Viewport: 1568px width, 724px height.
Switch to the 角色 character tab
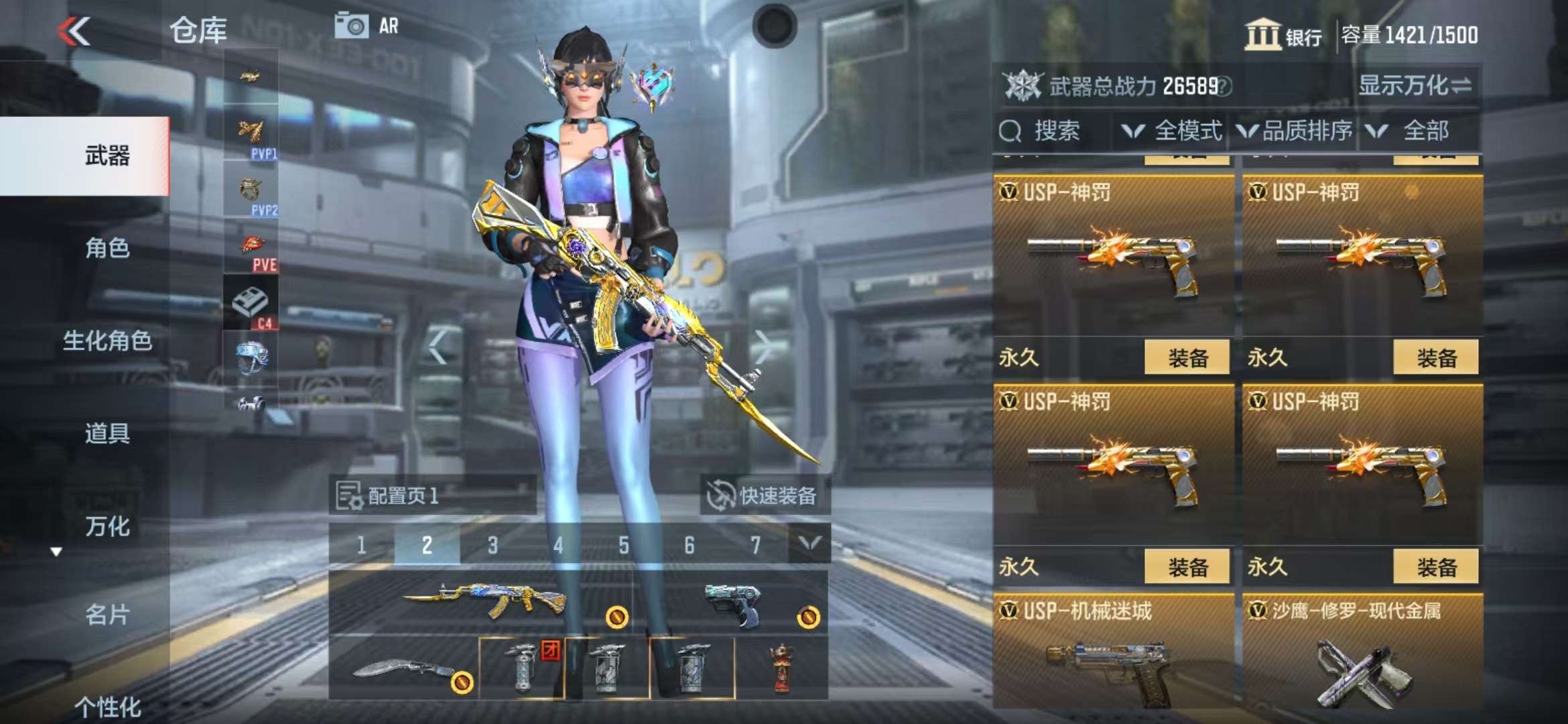click(x=107, y=248)
